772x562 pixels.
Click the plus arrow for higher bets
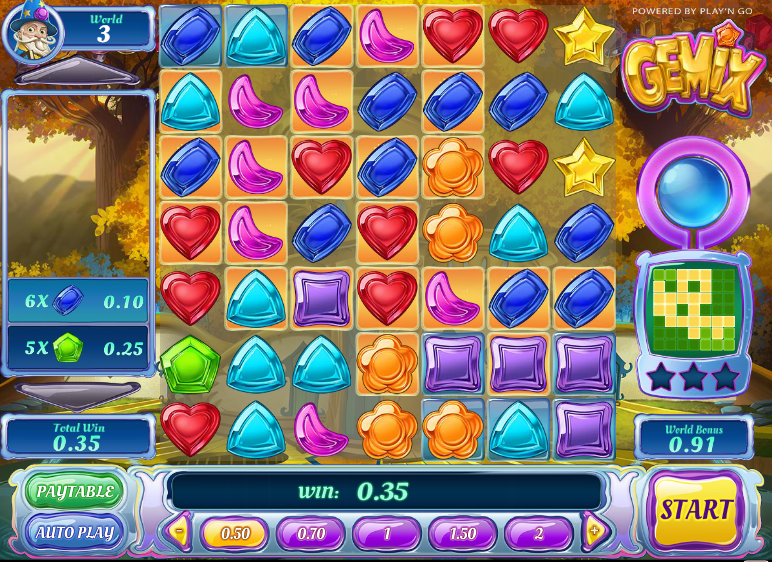[x=594, y=532]
